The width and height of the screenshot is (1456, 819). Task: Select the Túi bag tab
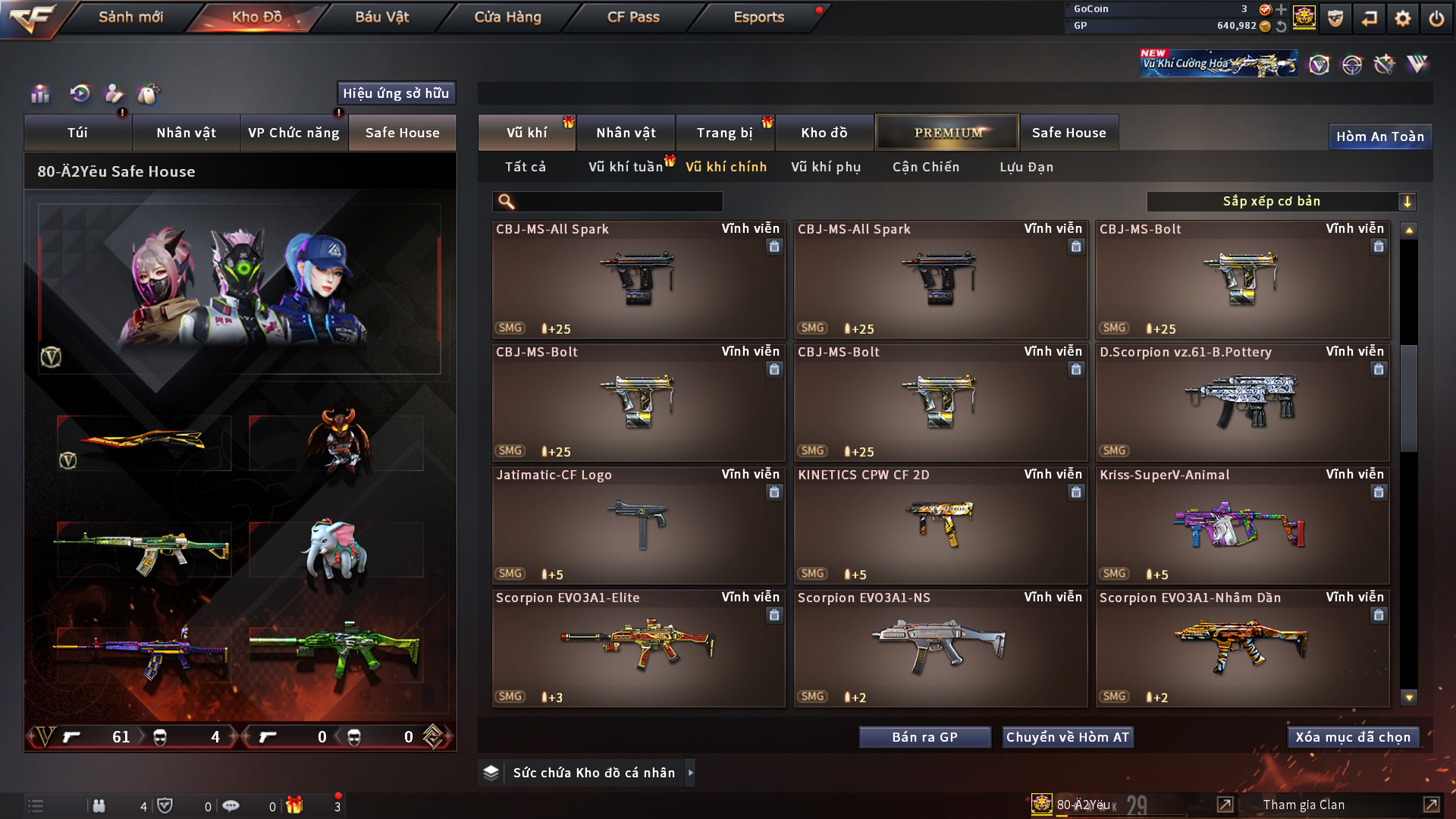coord(77,133)
